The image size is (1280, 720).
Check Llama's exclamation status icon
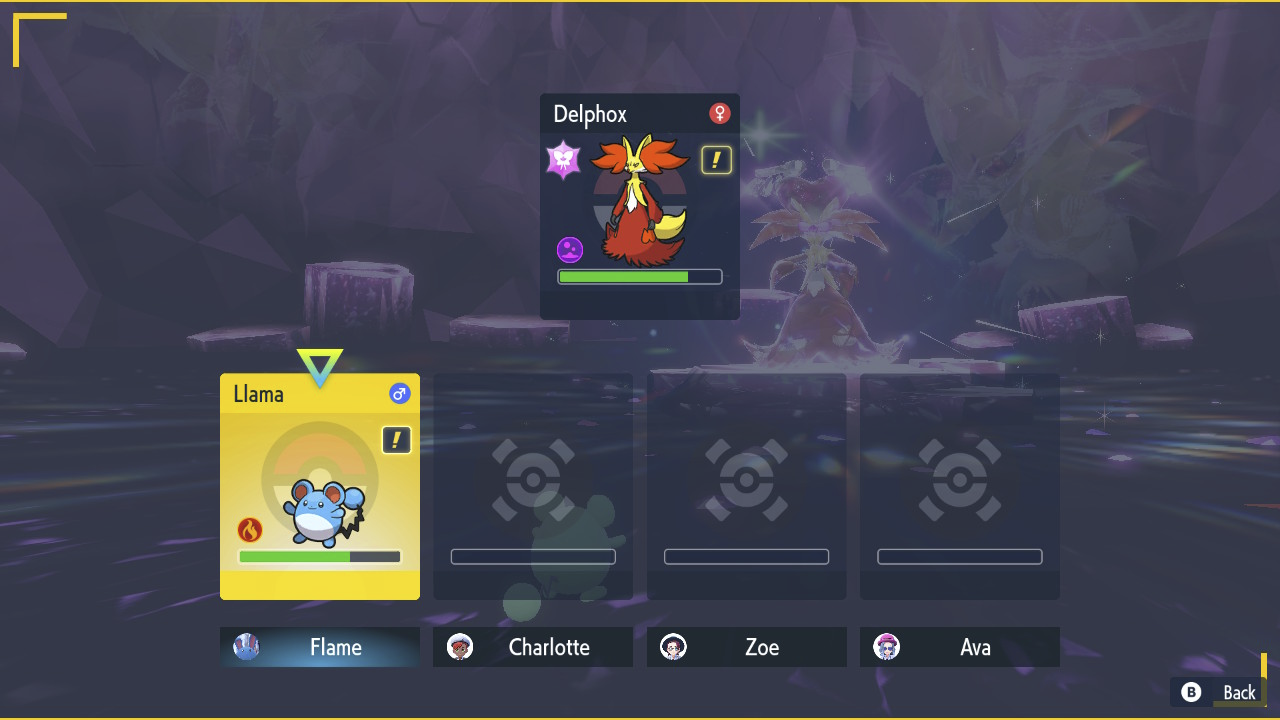[x=397, y=440]
